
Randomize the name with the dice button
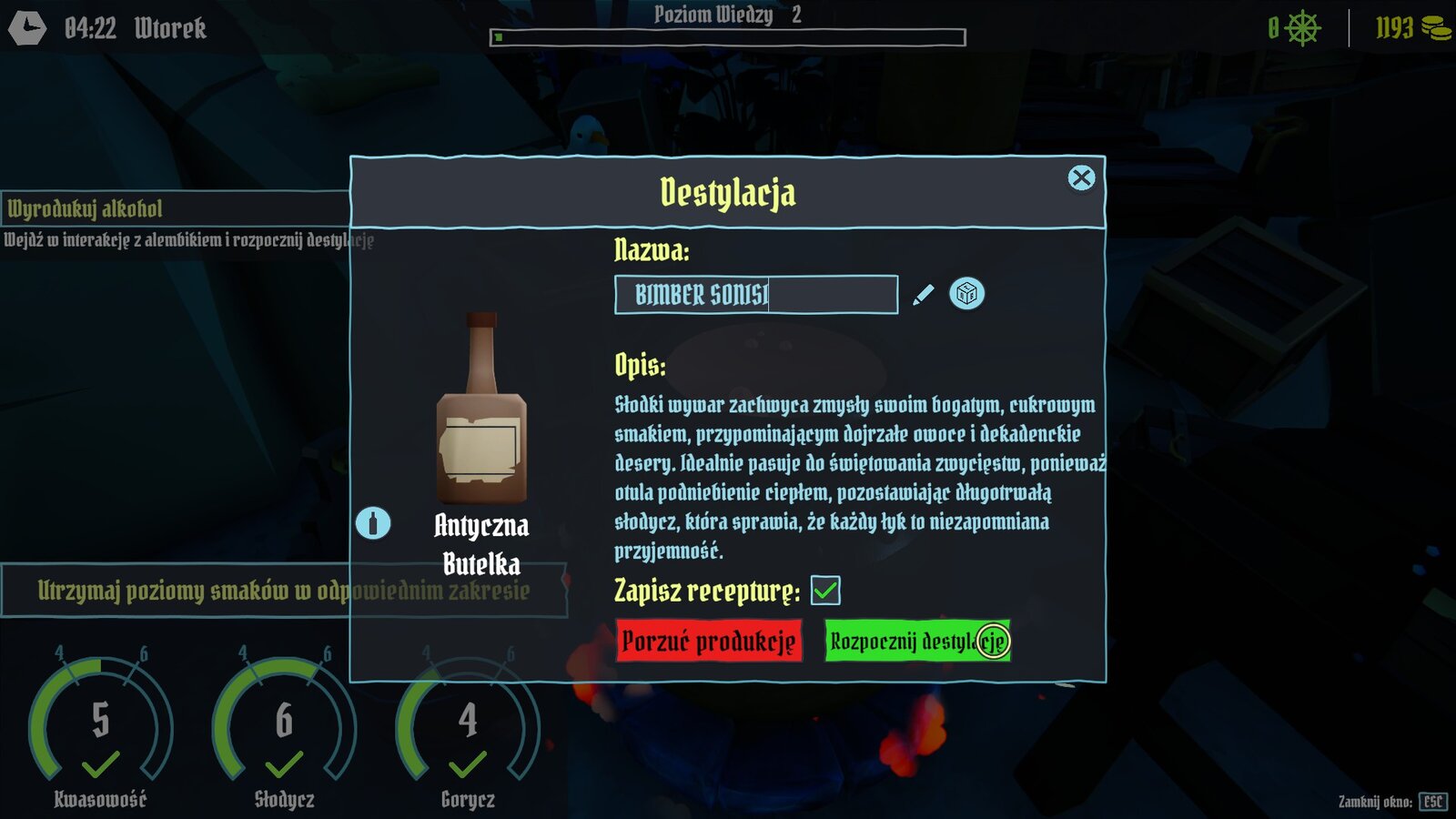click(966, 294)
